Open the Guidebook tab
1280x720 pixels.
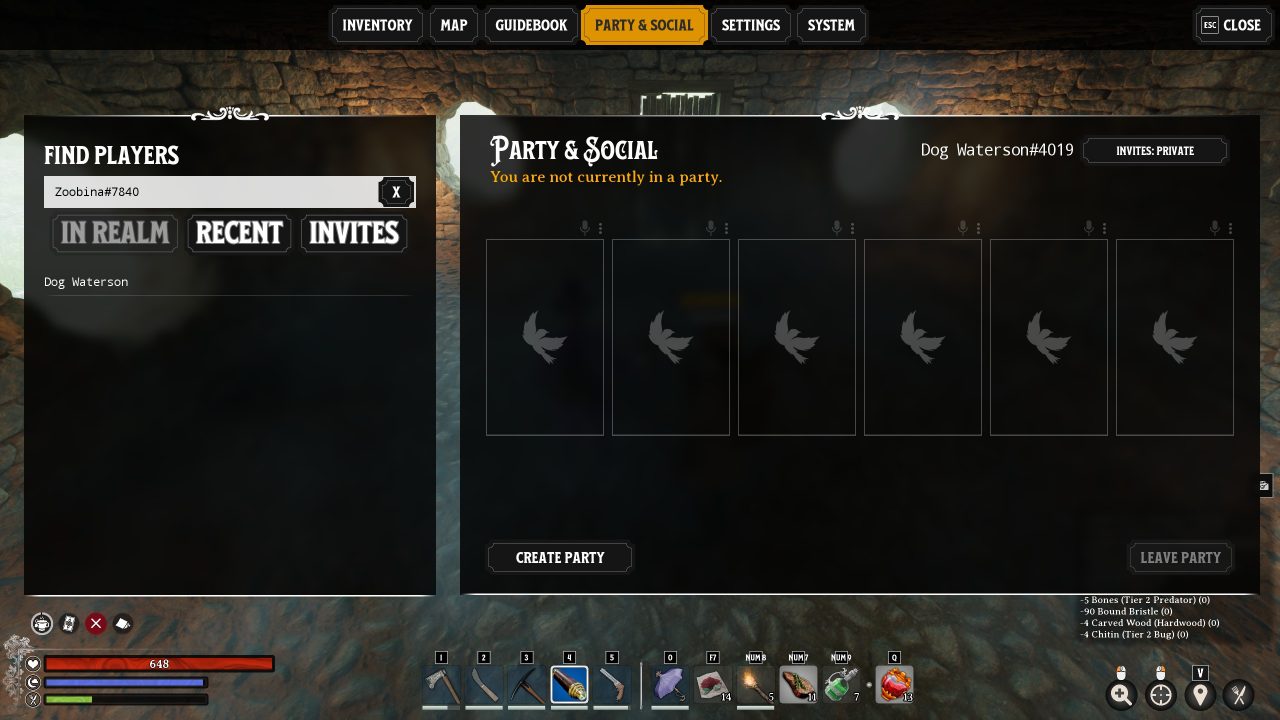(x=531, y=25)
